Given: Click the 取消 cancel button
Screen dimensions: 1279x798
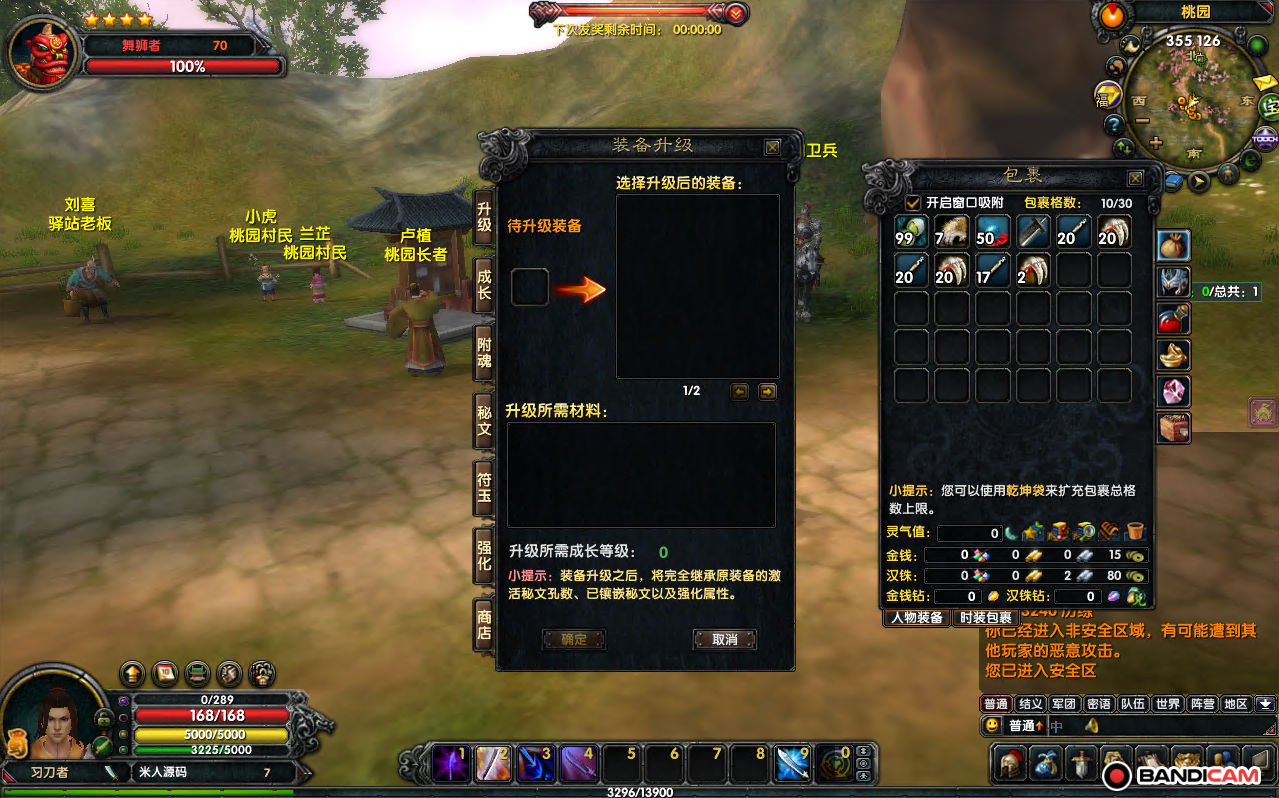Looking at the screenshot, I should coord(724,640).
